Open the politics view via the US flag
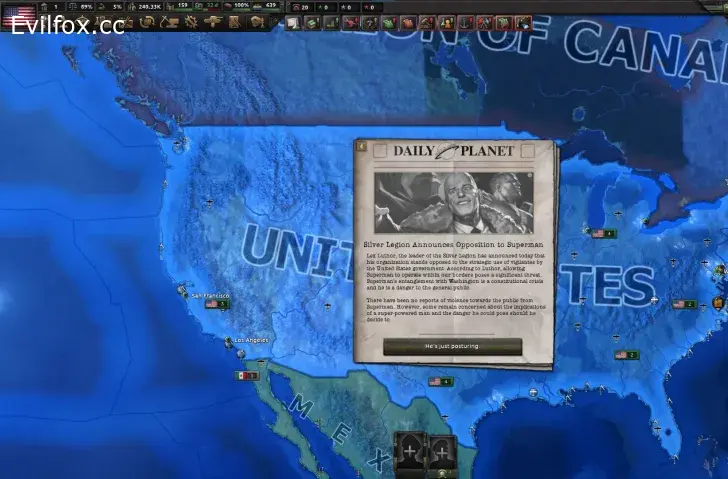Screen dimensions: 728x479 (x=20, y=14)
